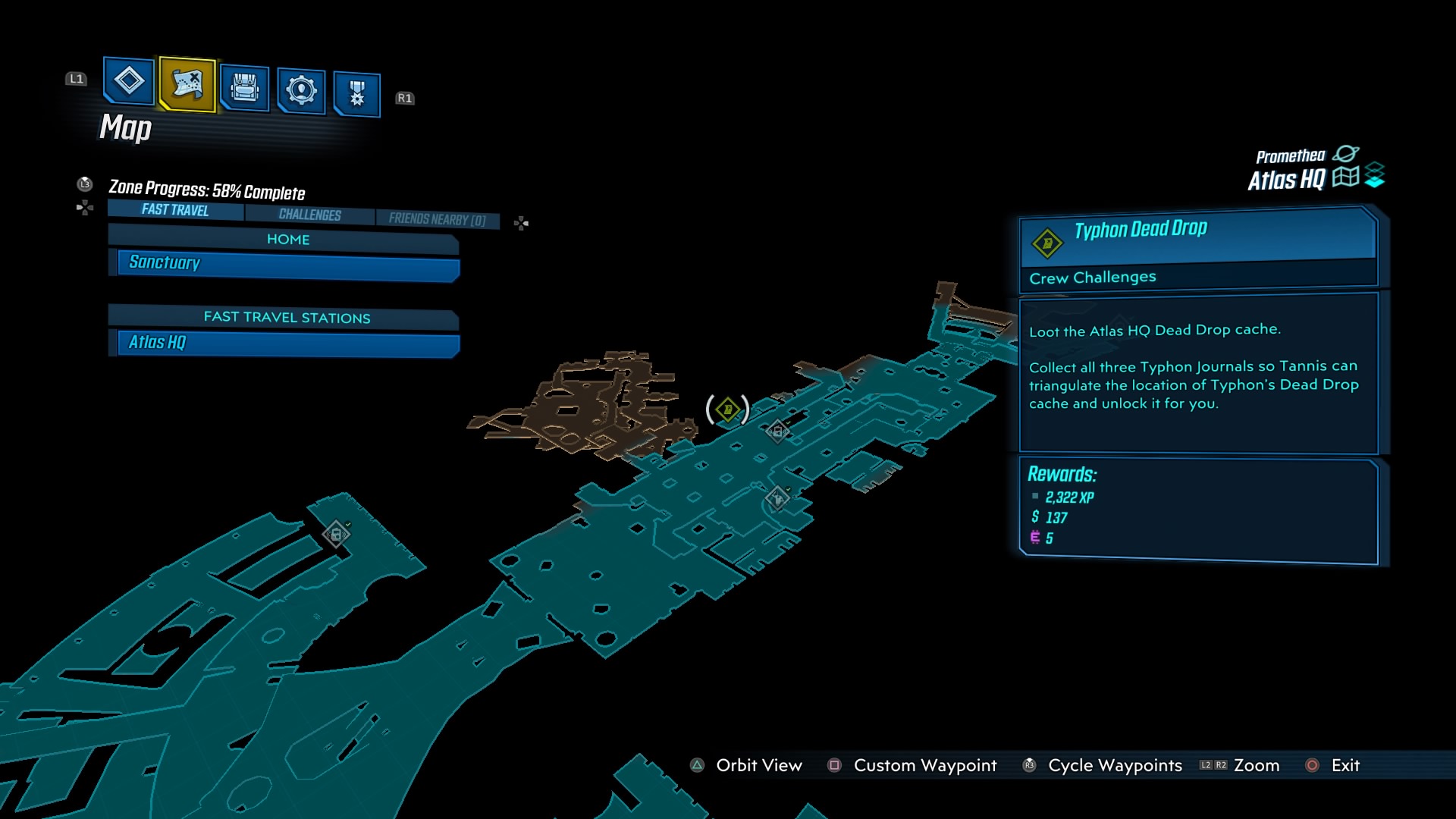1456x819 pixels.
Task: Select the Atlas HQ fast travel station
Action: click(288, 343)
